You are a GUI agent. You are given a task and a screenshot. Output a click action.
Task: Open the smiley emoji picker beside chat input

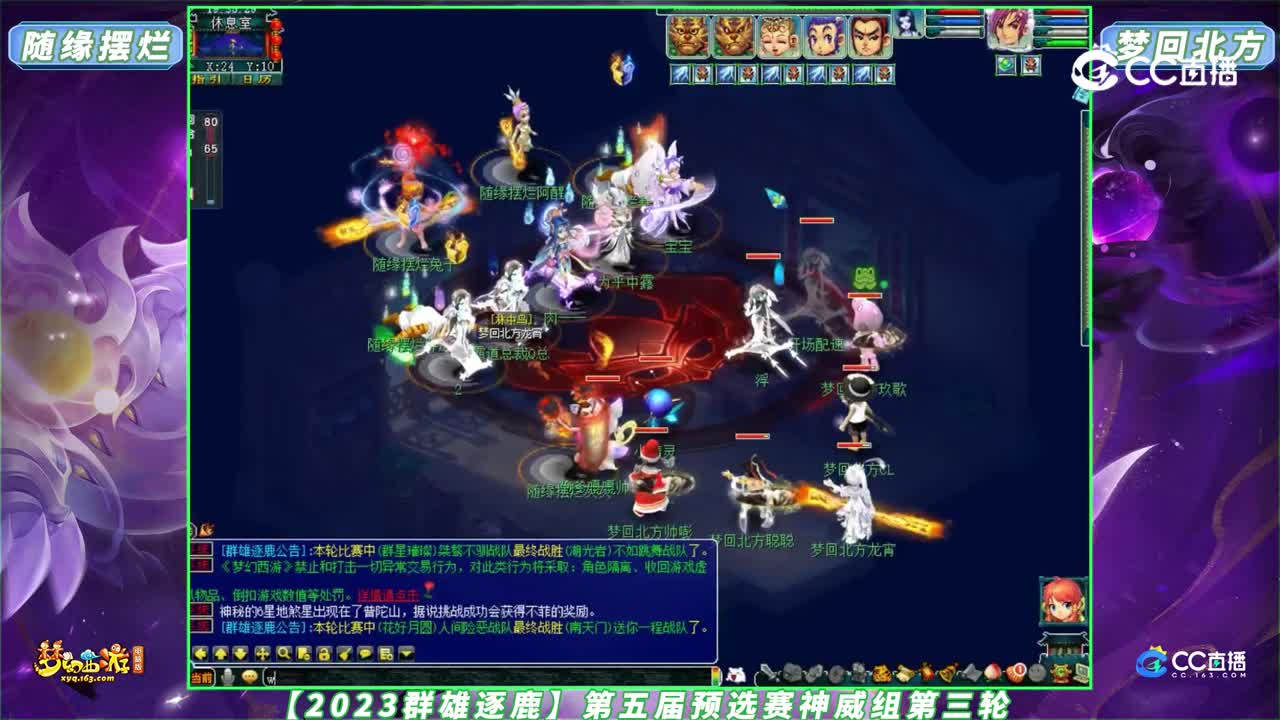pyautogui.click(x=249, y=676)
